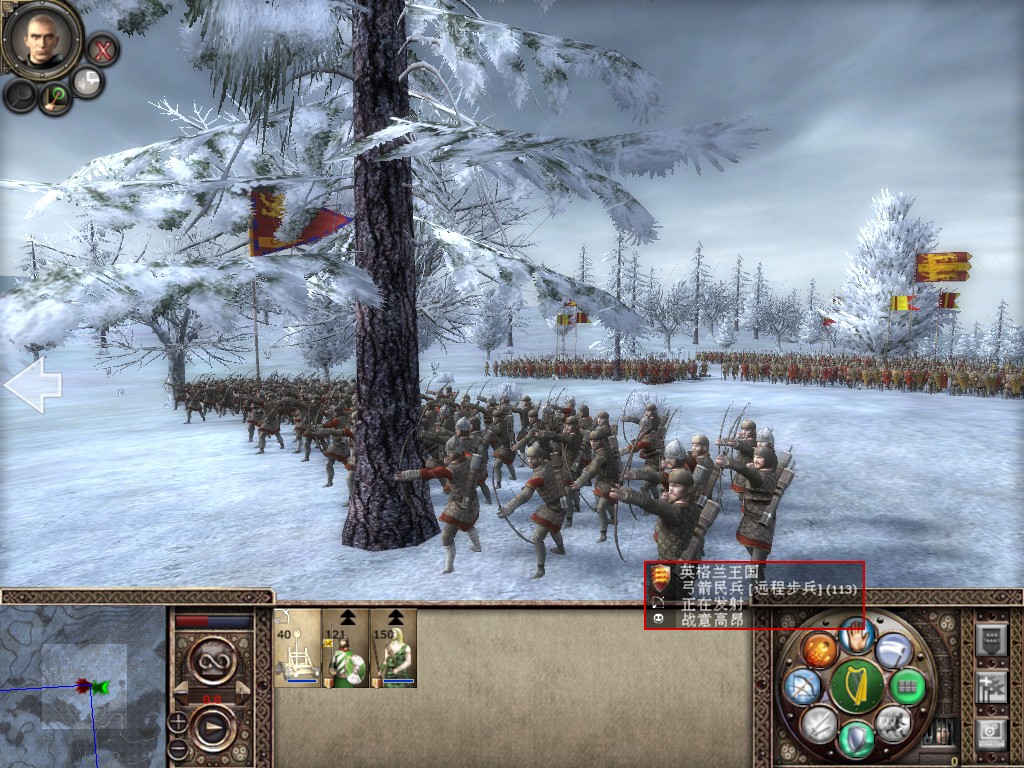Zoom in the minimap with plus button
Viewport: 1024px width, 768px height.
(177, 721)
